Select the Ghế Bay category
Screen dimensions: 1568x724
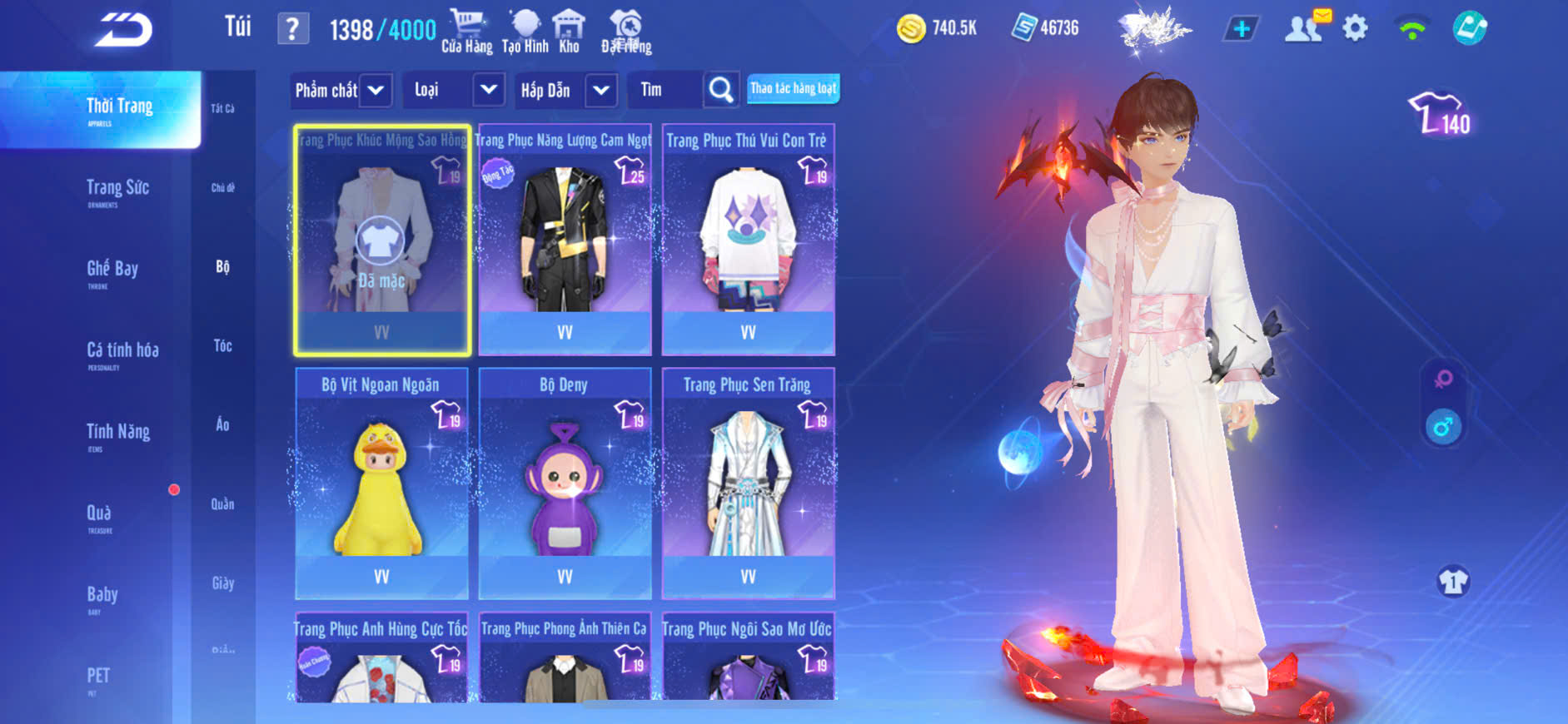tap(112, 270)
